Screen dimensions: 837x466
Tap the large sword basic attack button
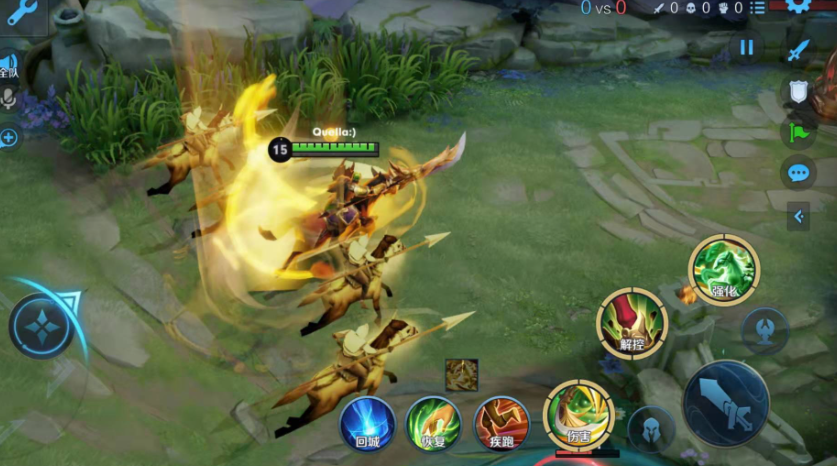pos(726,403)
